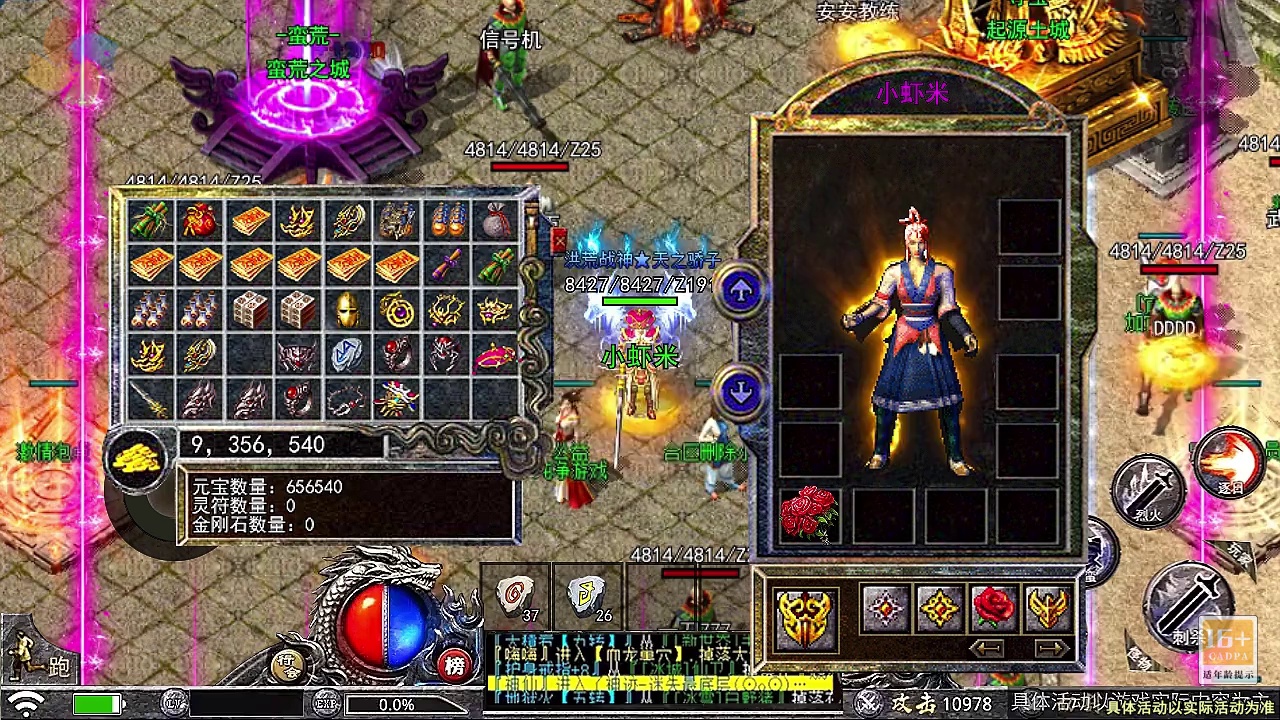Screen dimensions: 1280x720
Task: Open the red 榜 ranking button
Action: pos(455,664)
